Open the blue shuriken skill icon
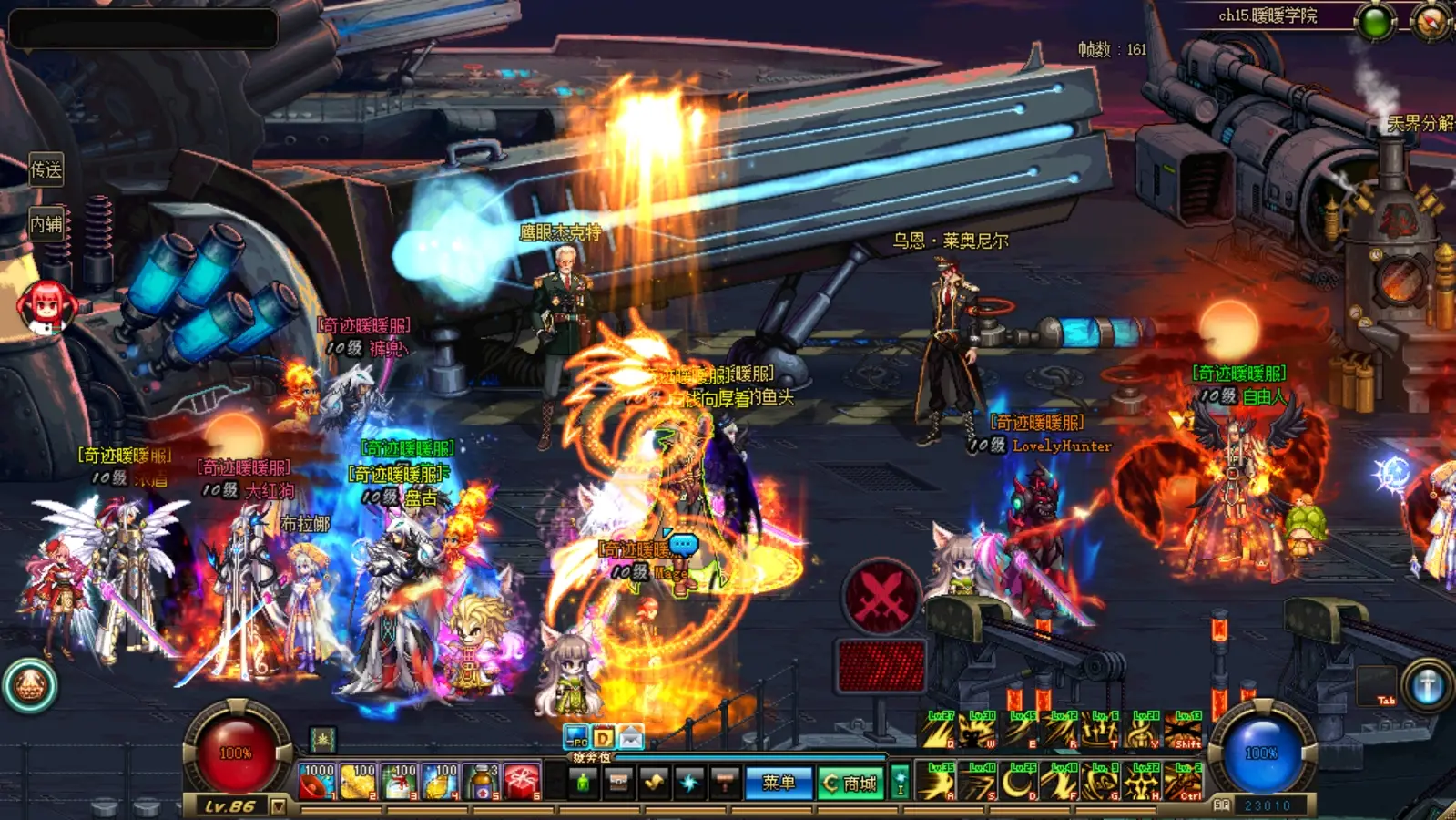The width and height of the screenshot is (1456, 820). (x=689, y=783)
